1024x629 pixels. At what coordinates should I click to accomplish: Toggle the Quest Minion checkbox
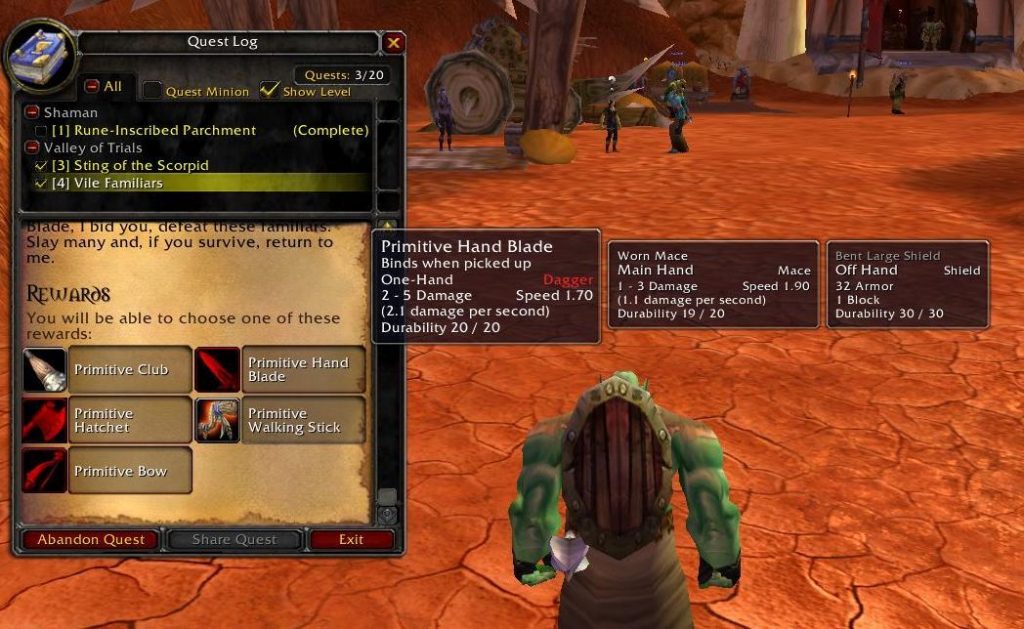[152, 91]
